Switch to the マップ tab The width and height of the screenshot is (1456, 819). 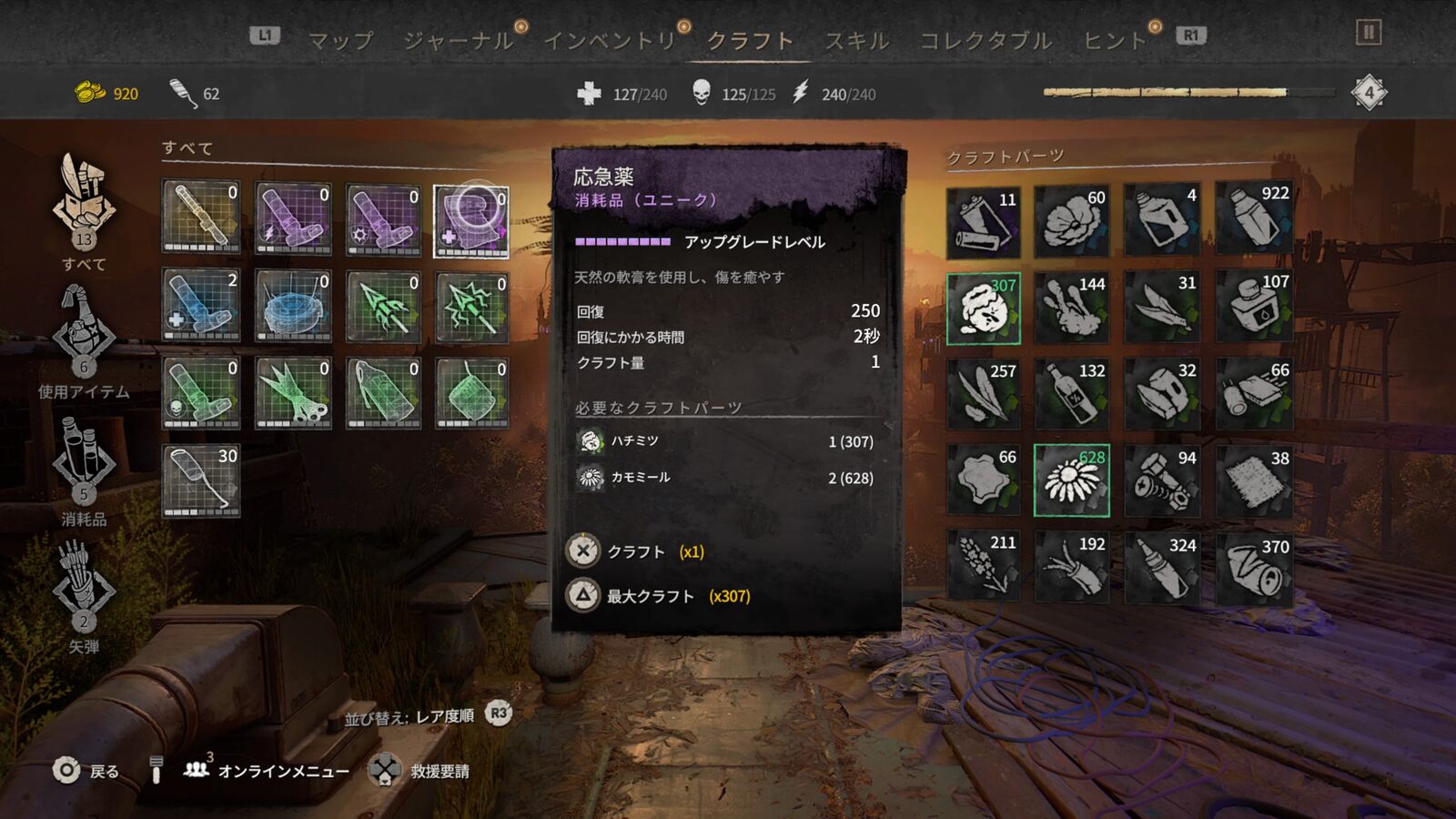341,41
